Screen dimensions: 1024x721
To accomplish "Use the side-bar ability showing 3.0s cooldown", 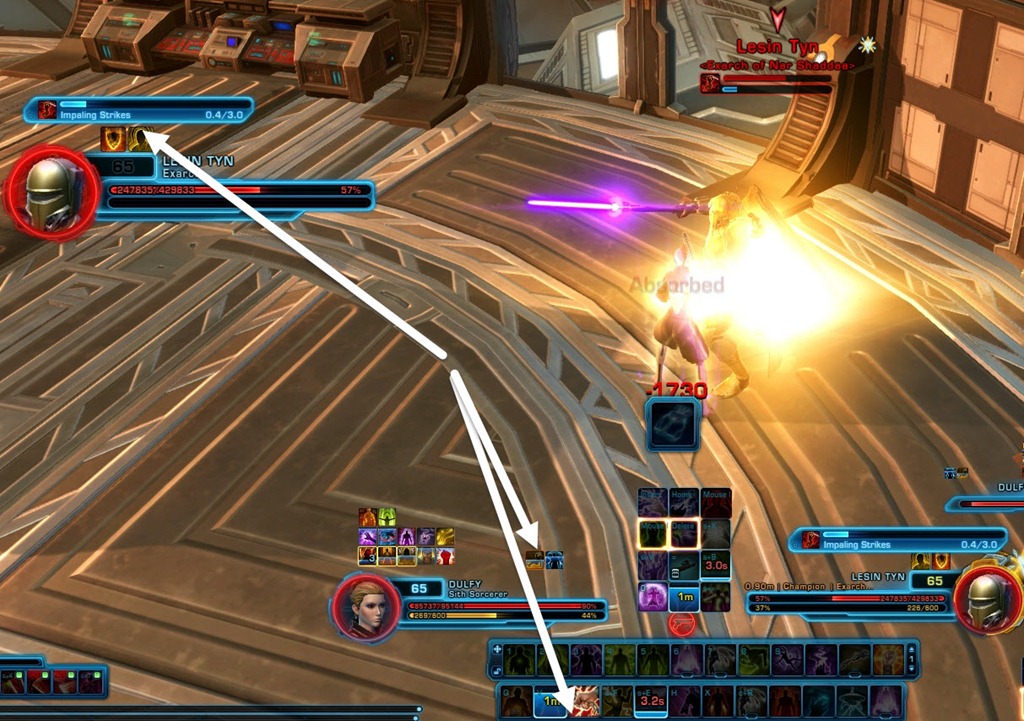I will click(715, 565).
